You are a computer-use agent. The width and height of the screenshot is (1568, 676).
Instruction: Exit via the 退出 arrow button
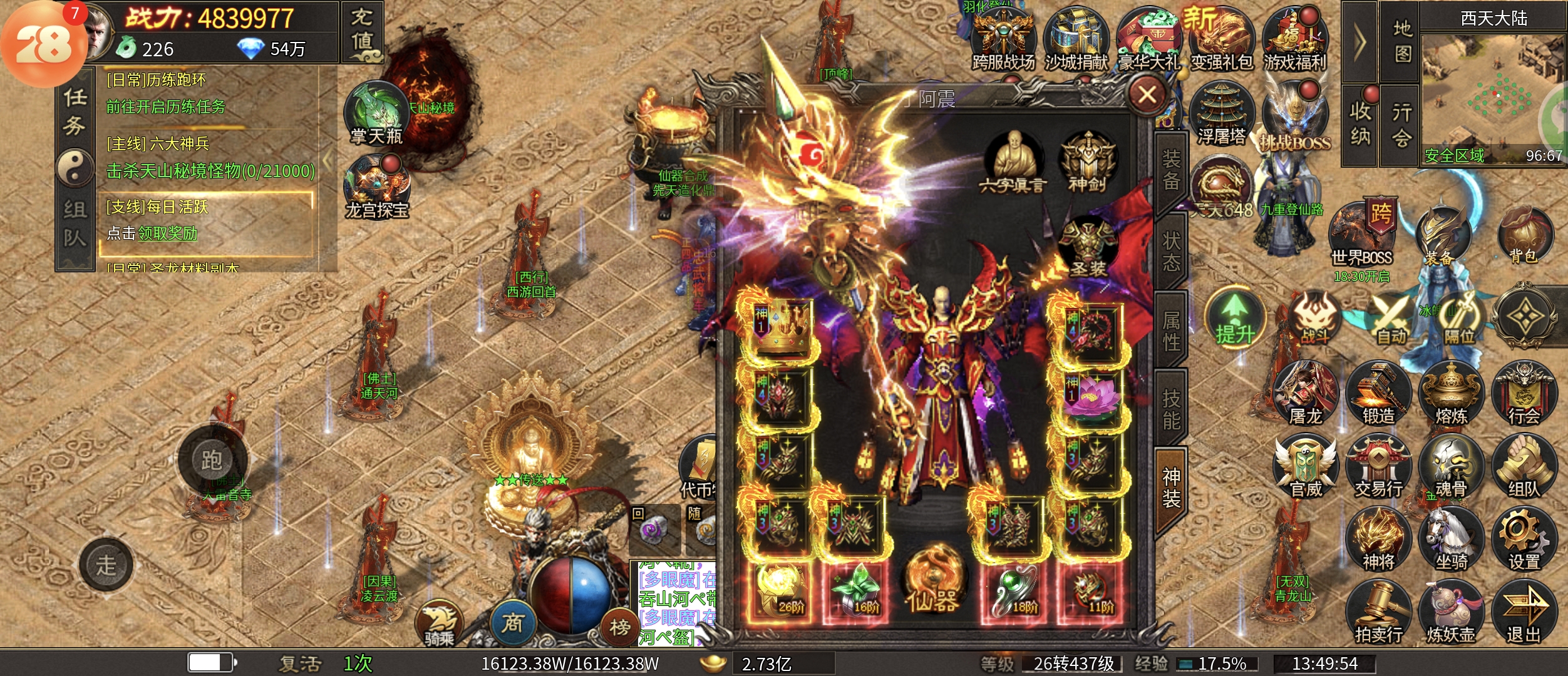click(x=1523, y=613)
